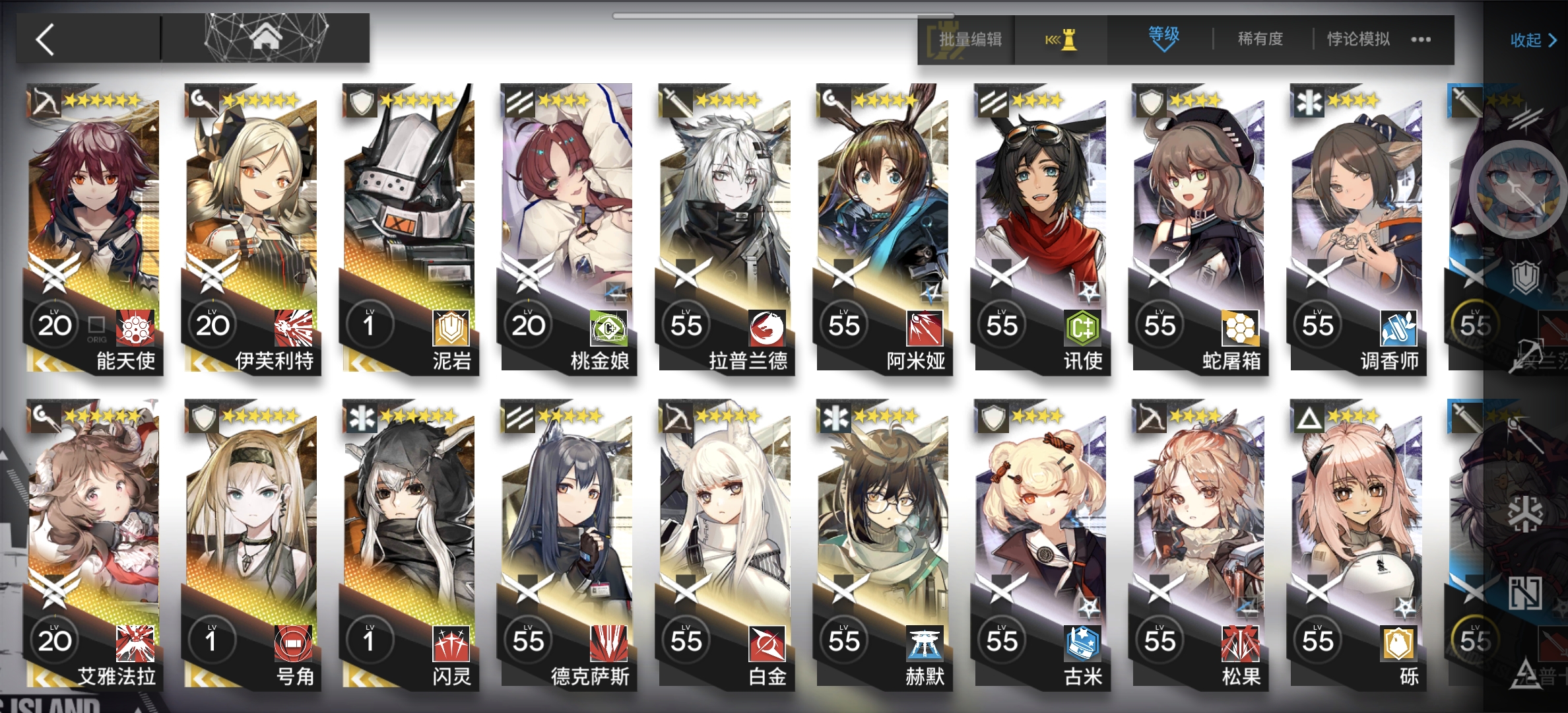This screenshot has height=713, width=1568.
Task: Select the 赫默 operator card
Action: [x=882, y=541]
